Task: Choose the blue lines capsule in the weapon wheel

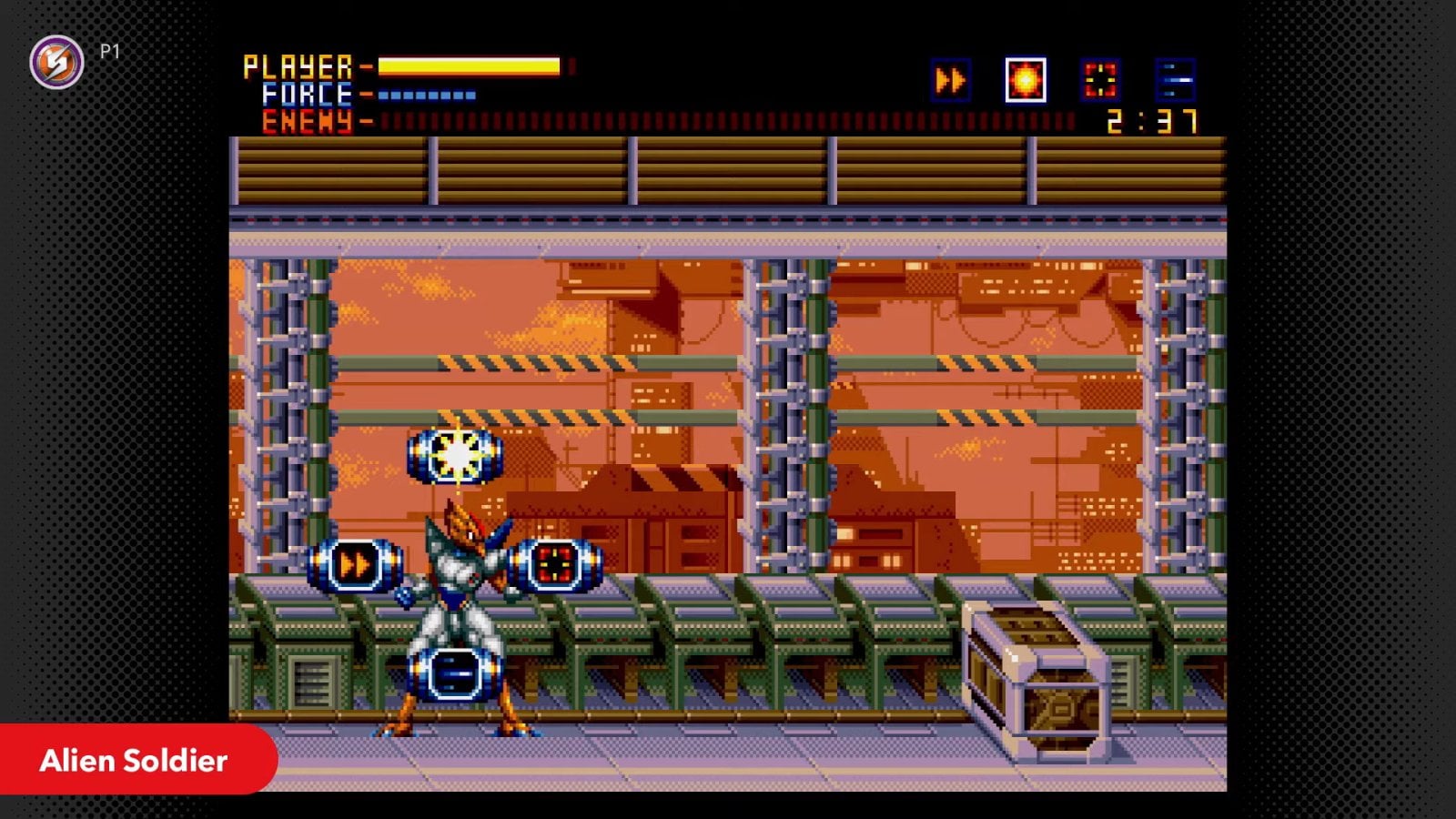Action: [455, 675]
